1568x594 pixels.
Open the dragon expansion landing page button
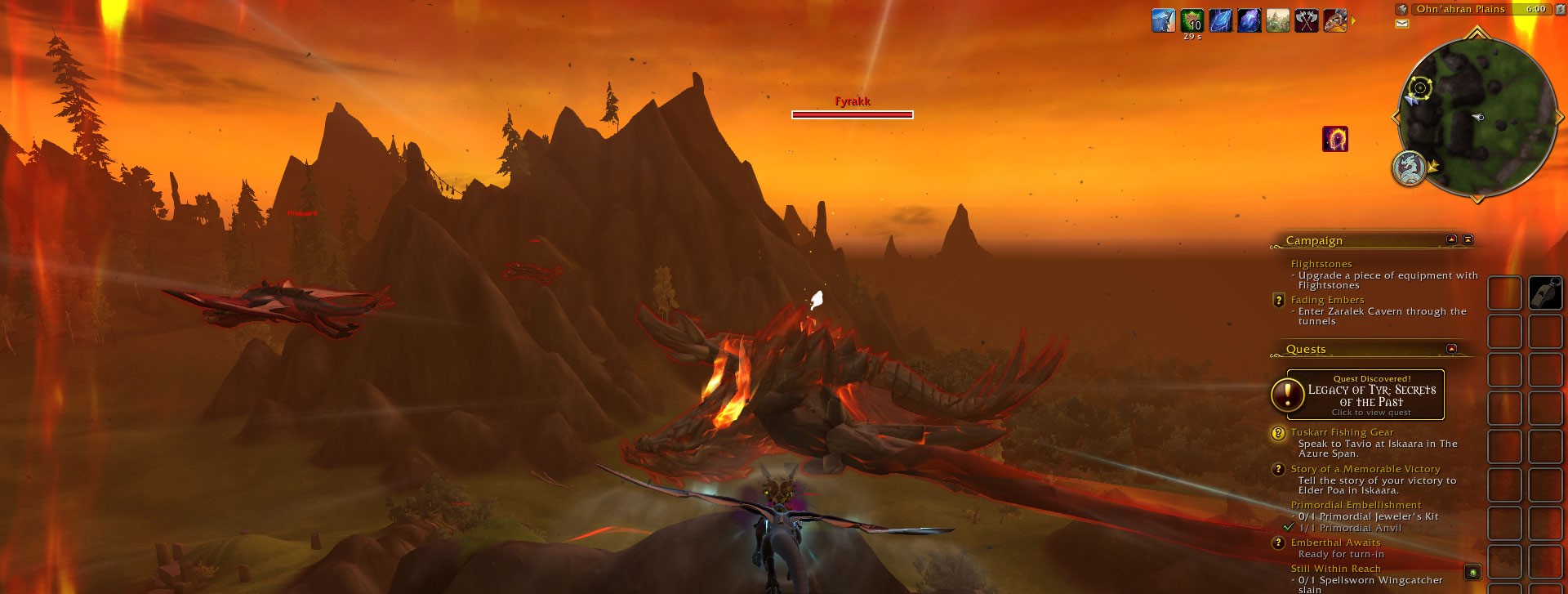[x=1409, y=168]
